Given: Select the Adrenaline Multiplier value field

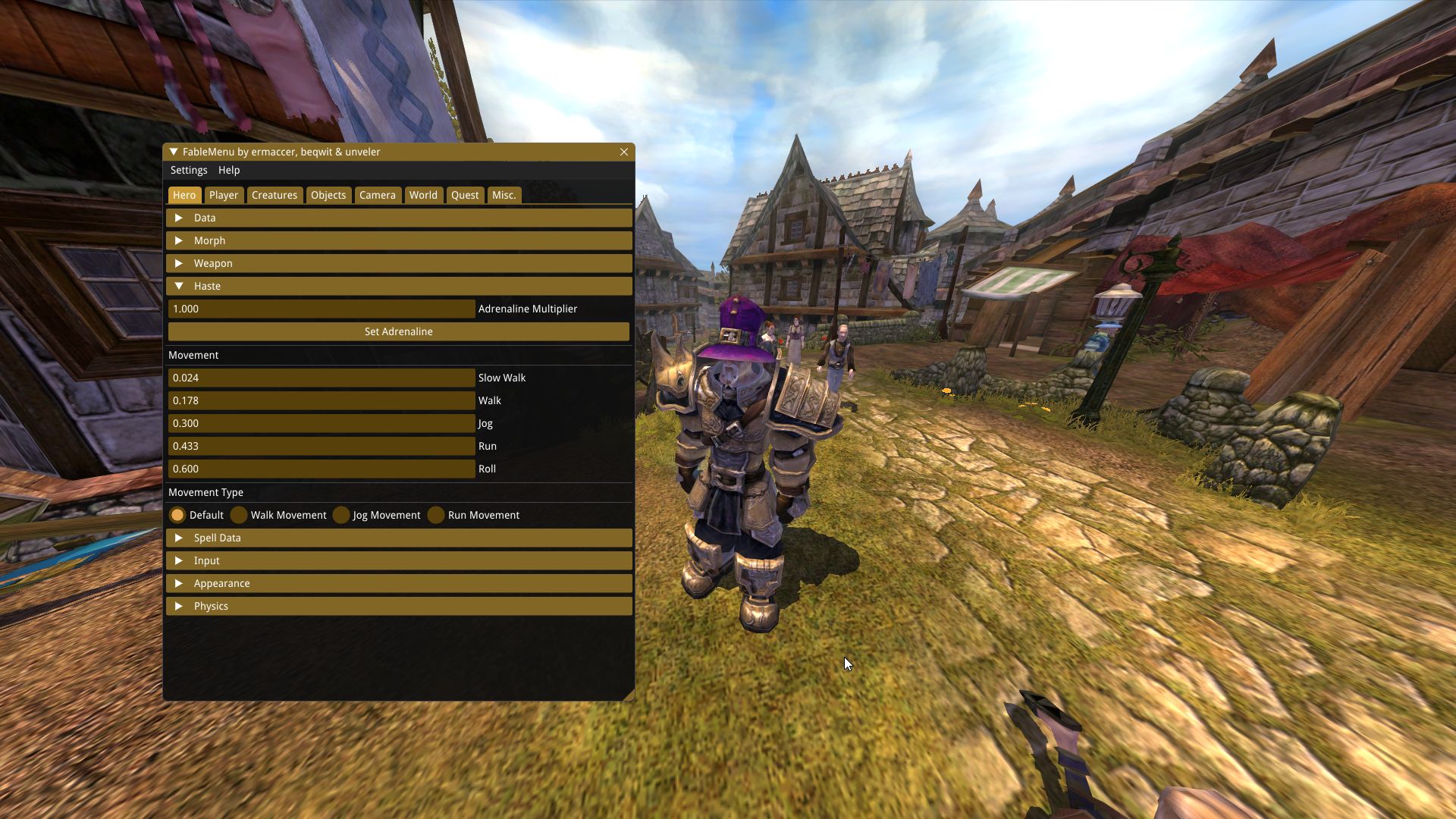Looking at the screenshot, I should click(x=322, y=309).
